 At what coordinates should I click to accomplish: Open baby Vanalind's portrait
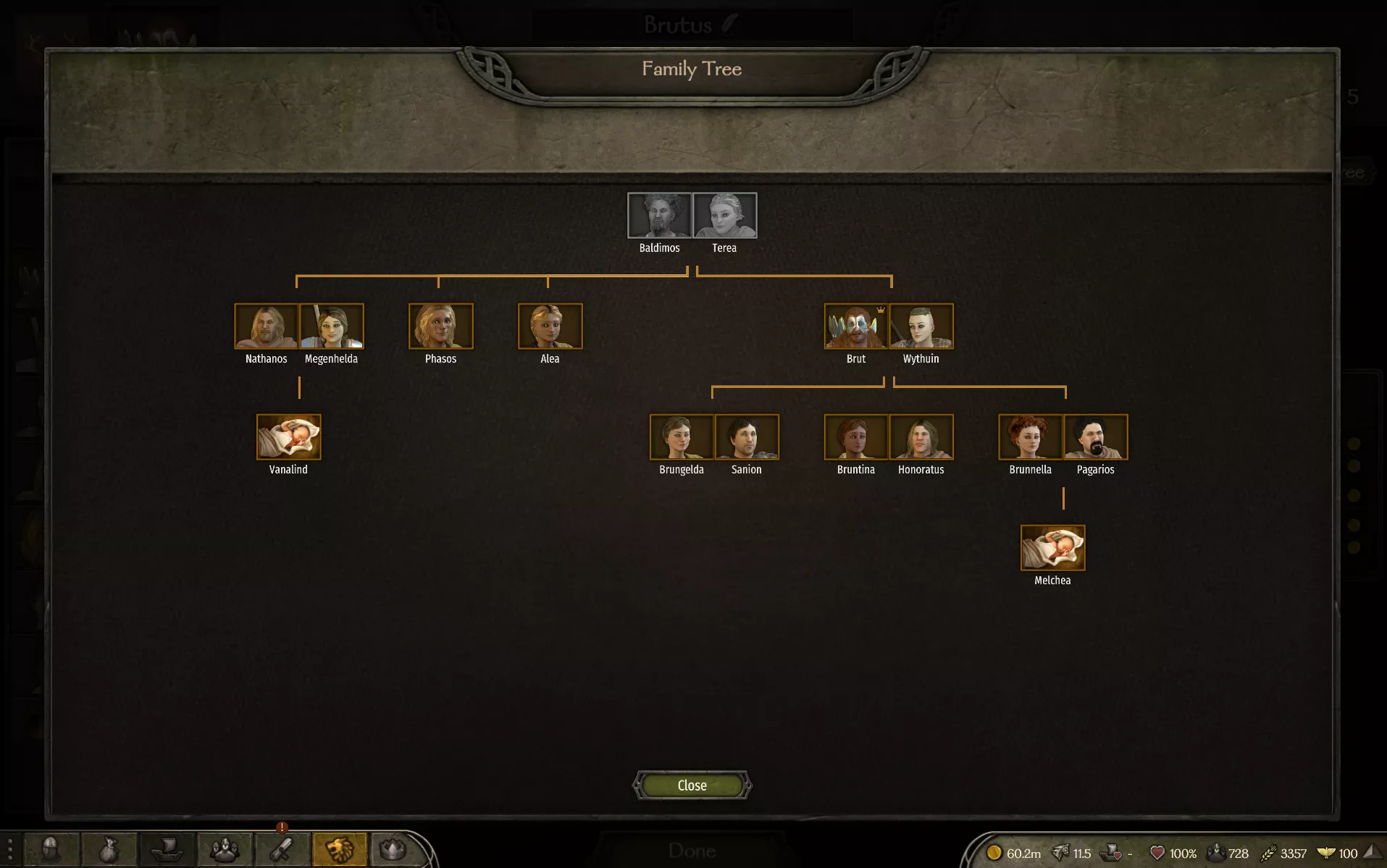288,437
